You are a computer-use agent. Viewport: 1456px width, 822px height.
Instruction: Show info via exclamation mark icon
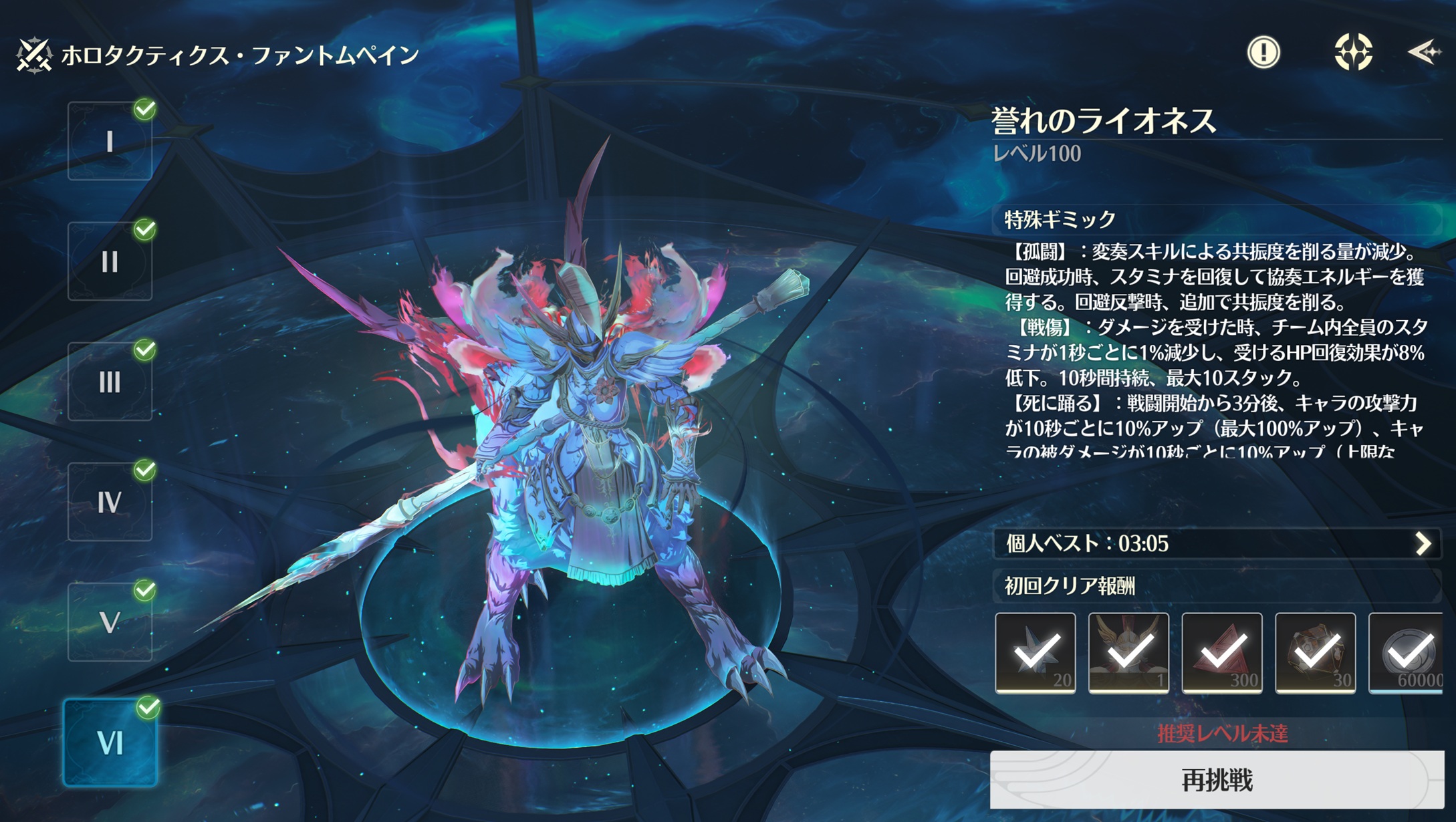(x=1263, y=52)
